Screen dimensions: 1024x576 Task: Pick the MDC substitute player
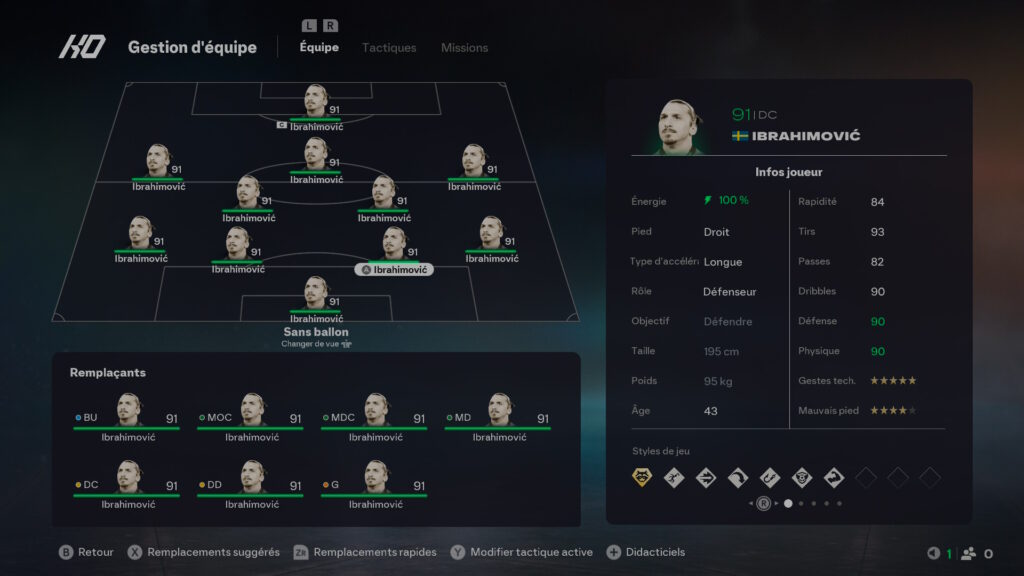[375, 416]
